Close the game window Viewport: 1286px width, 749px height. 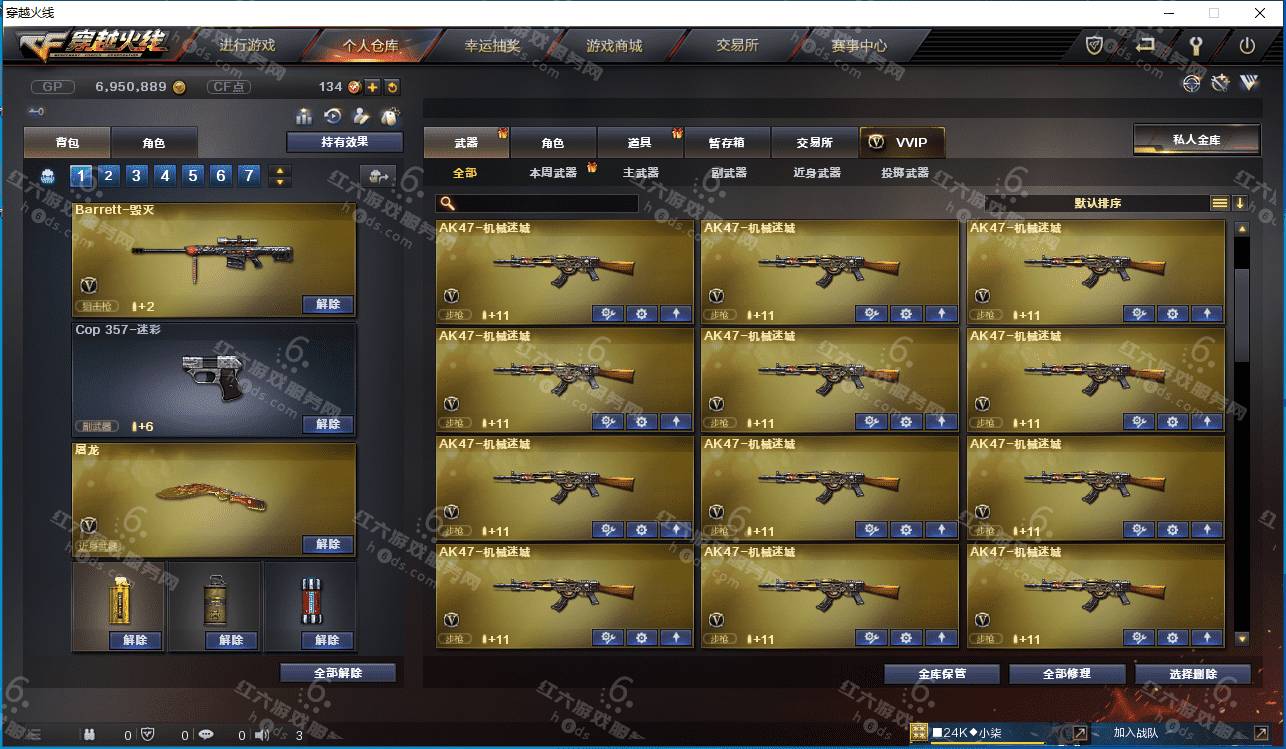tap(1261, 13)
